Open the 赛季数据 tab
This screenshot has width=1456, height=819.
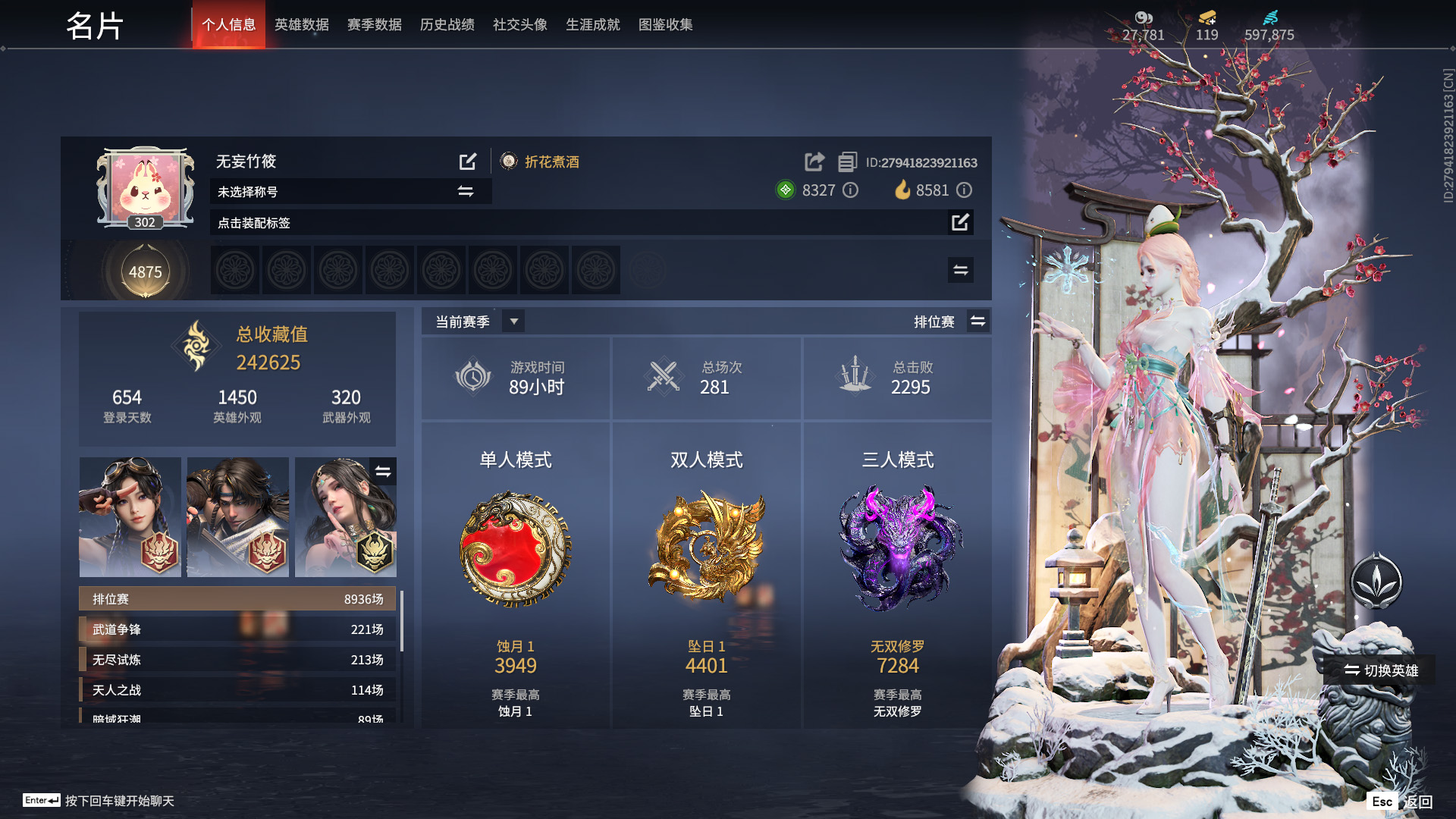[x=374, y=25]
